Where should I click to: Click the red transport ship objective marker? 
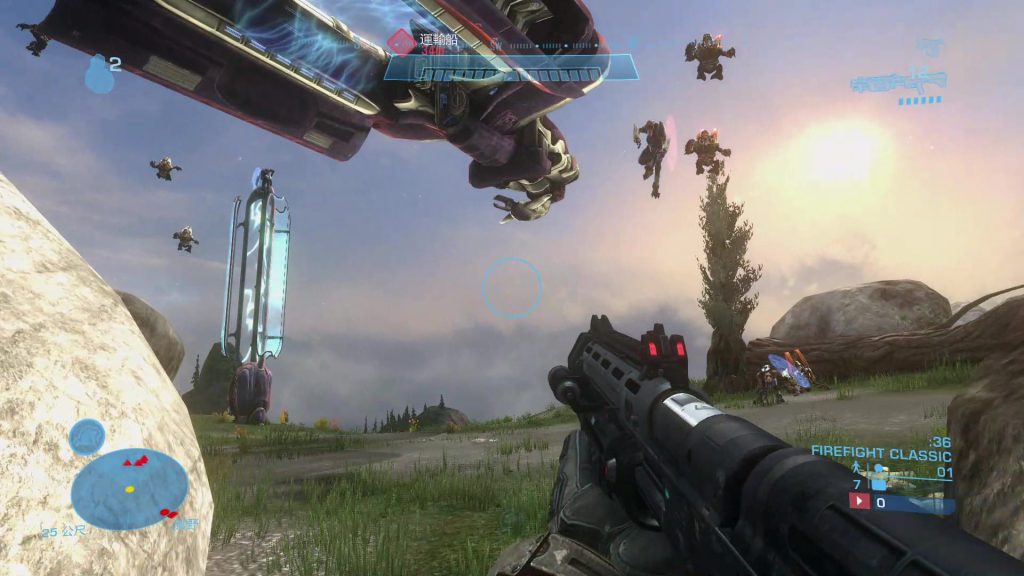[x=401, y=41]
